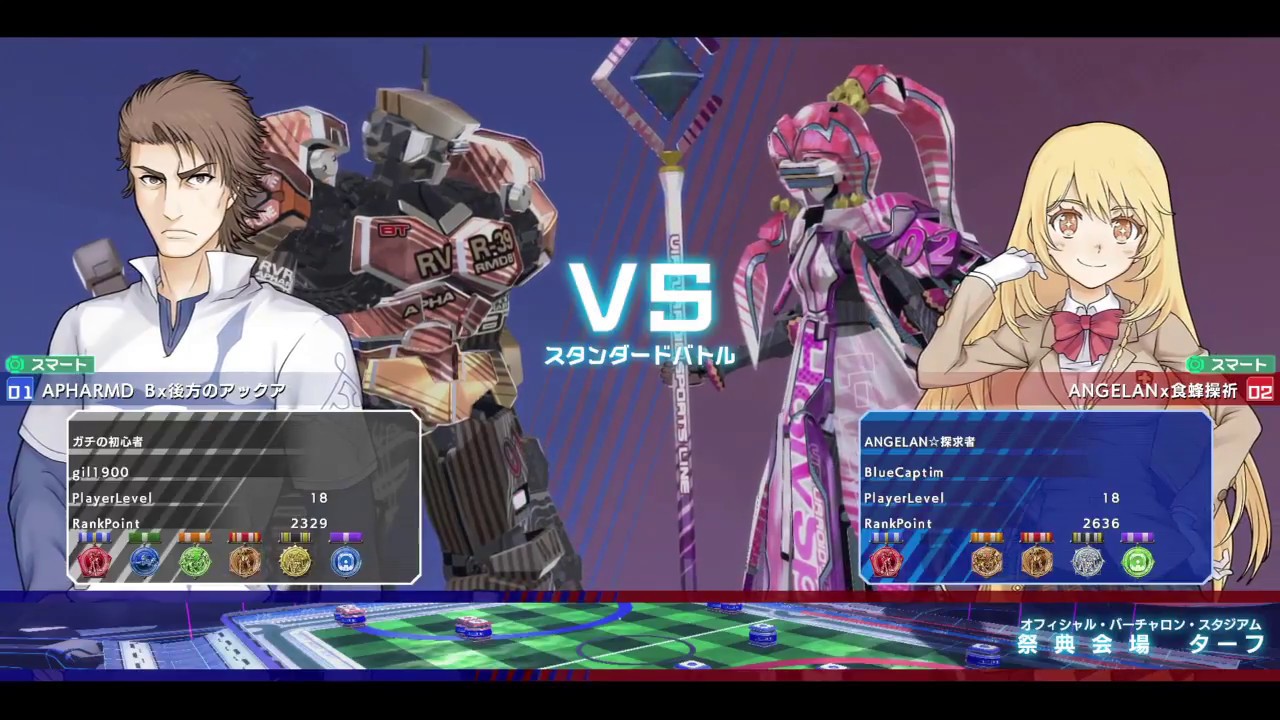This screenshot has height=720, width=1280.
Task: Expand BlueCaptim's title ANGELAN☆探求者
Action: pos(920,441)
